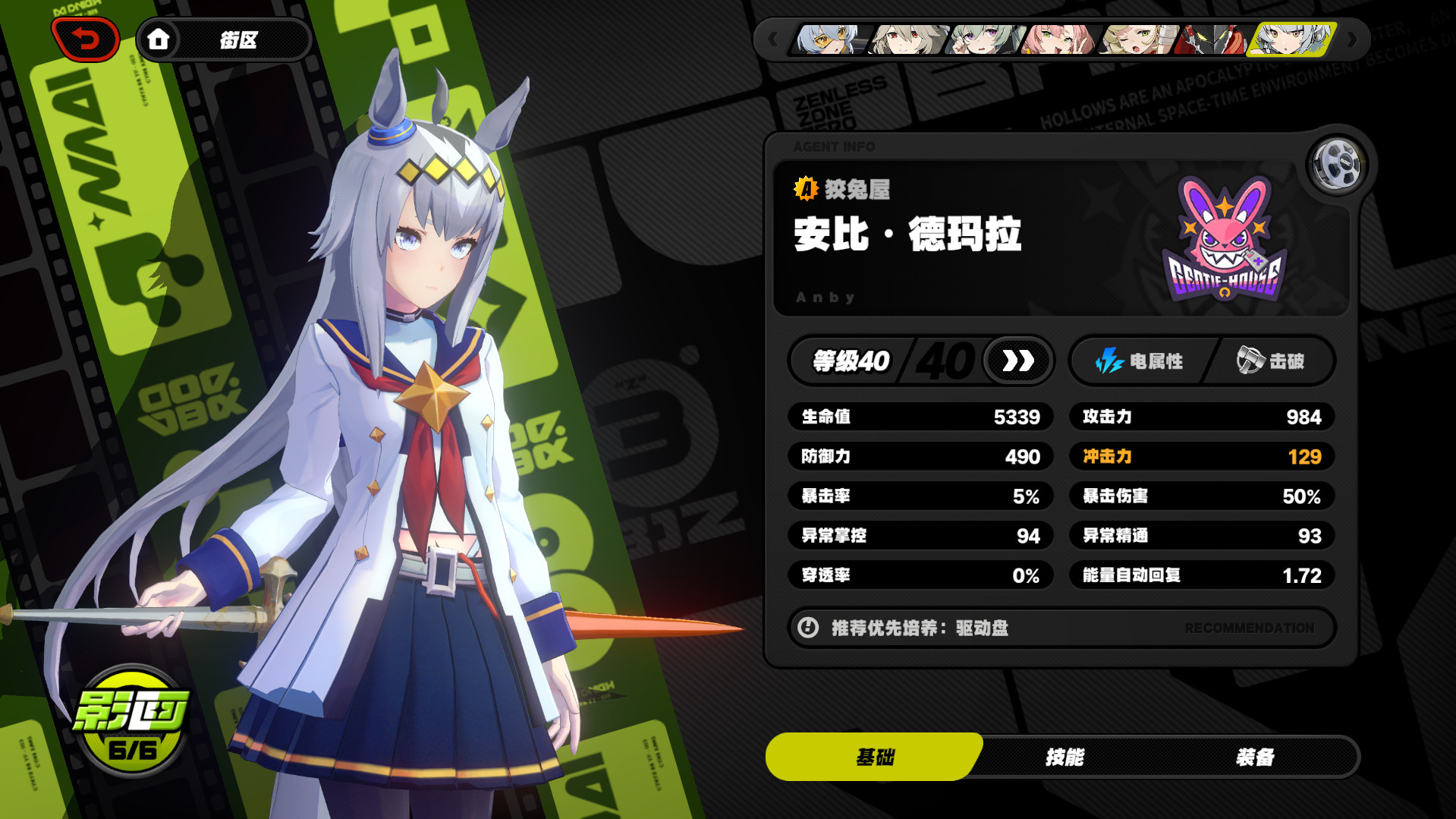Click the highlighted orange 冲击力 stat row
Viewport: 1456px width, 819px height.
pyautogui.click(x=1201, y=457)
